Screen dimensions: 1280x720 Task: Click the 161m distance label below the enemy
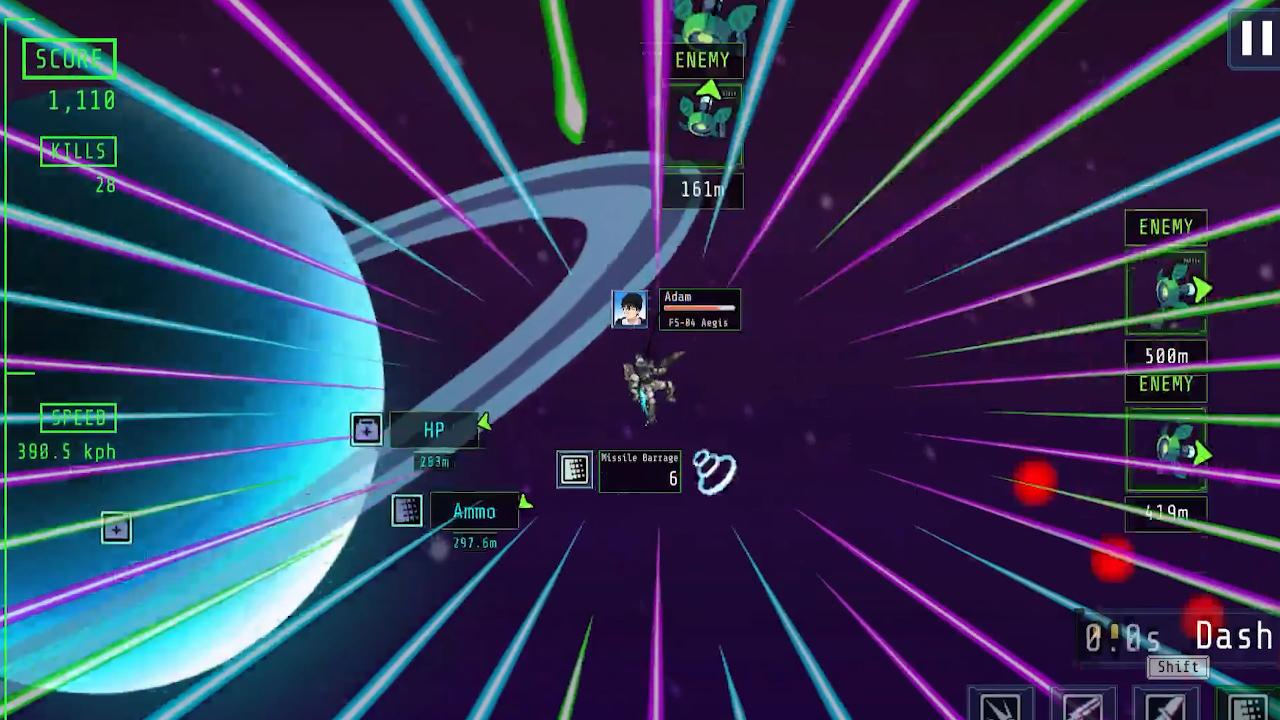pos(702,190)
